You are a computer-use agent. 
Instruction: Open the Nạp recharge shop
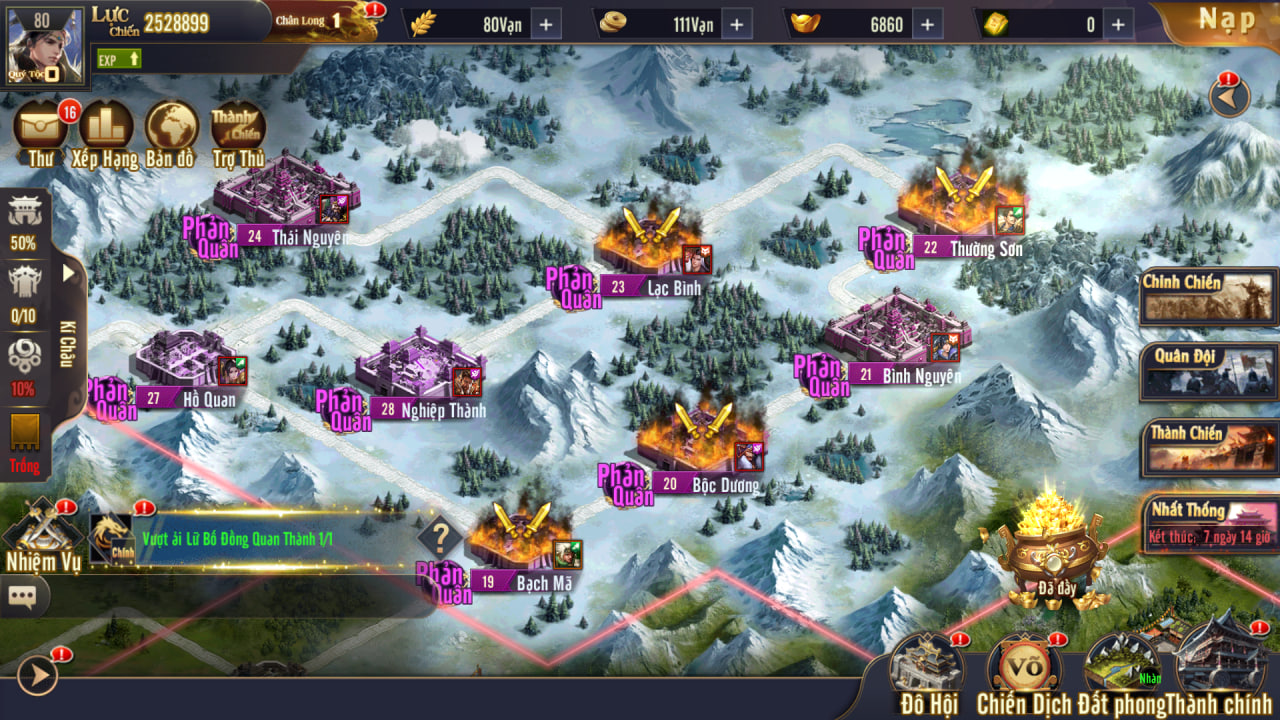[x=1226, y=21]
